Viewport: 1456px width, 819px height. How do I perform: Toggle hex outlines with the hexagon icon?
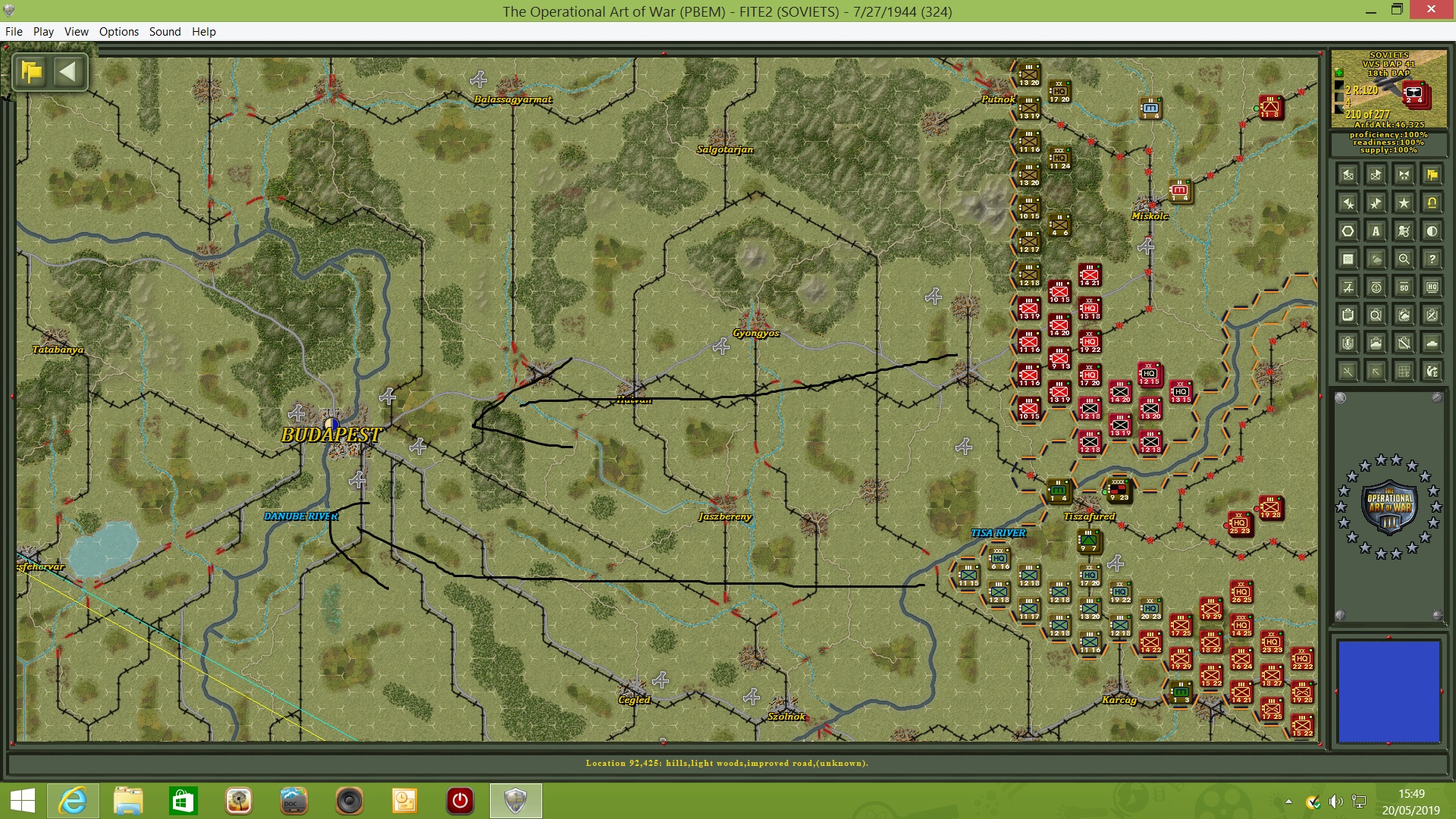(x=1348, y=232)
